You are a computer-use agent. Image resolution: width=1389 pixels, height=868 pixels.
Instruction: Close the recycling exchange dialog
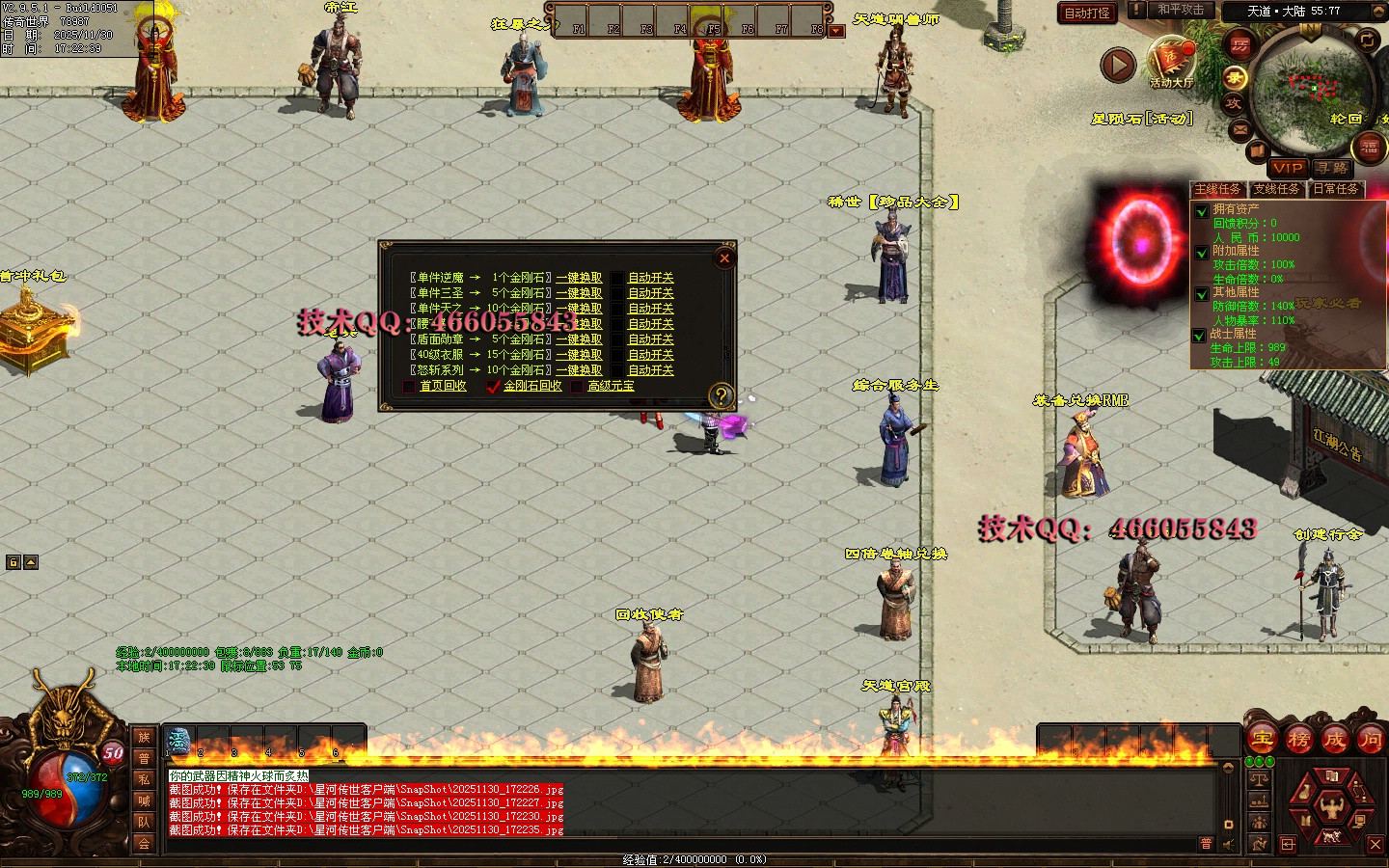(724, 258)
